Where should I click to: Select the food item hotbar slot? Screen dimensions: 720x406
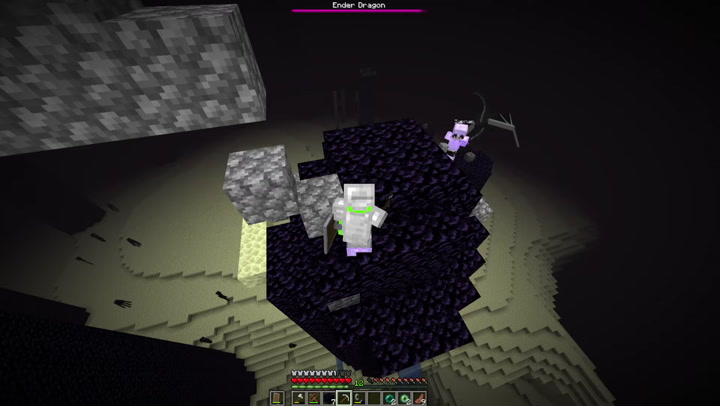(419, 398)
